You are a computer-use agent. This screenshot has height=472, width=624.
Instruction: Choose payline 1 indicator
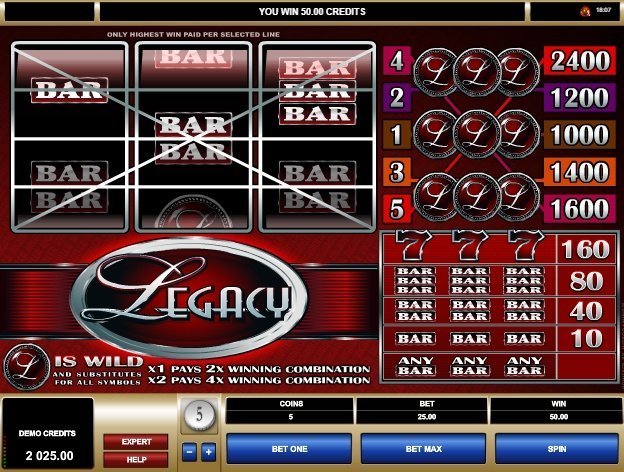[396, 135]
